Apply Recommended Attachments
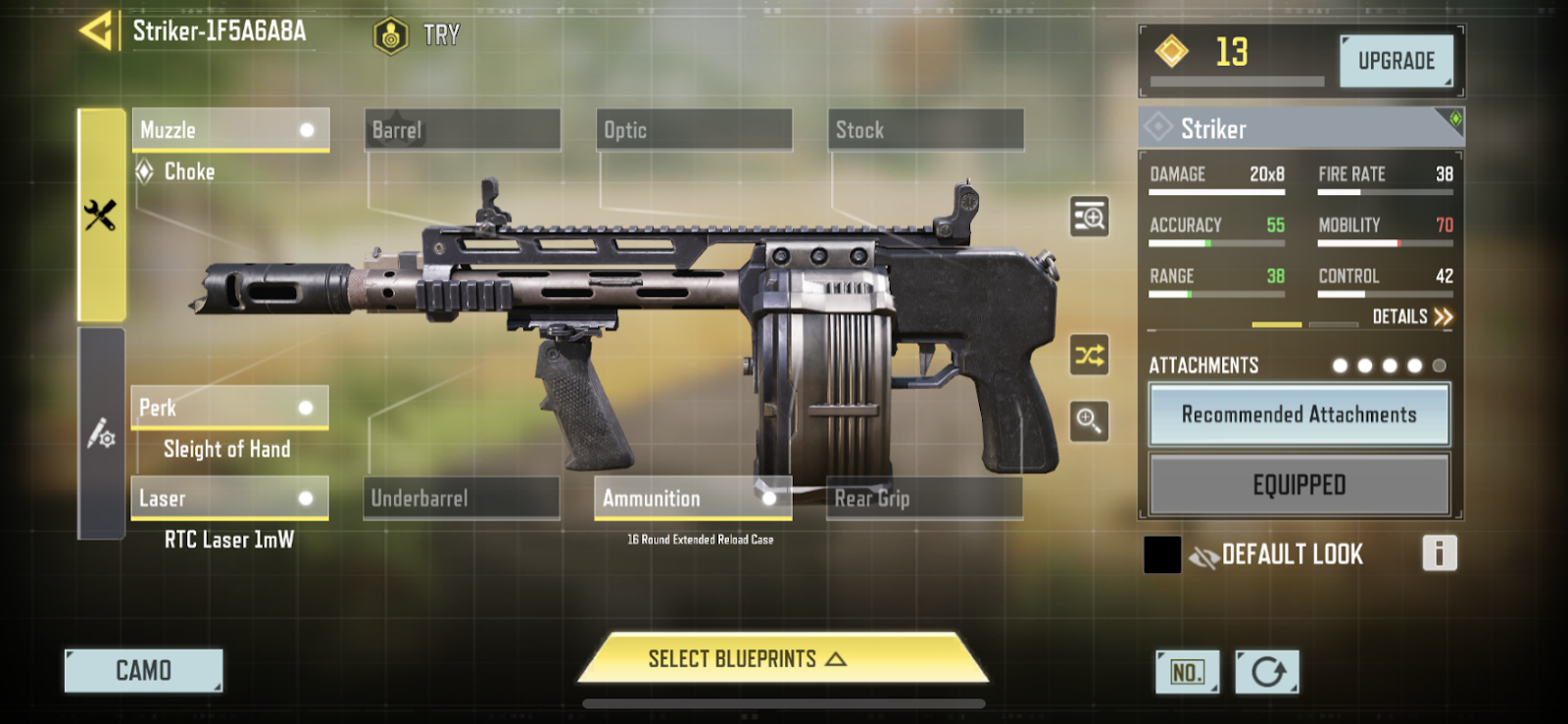Viewport: 1568px width, 724px height. coord(1298,414)
